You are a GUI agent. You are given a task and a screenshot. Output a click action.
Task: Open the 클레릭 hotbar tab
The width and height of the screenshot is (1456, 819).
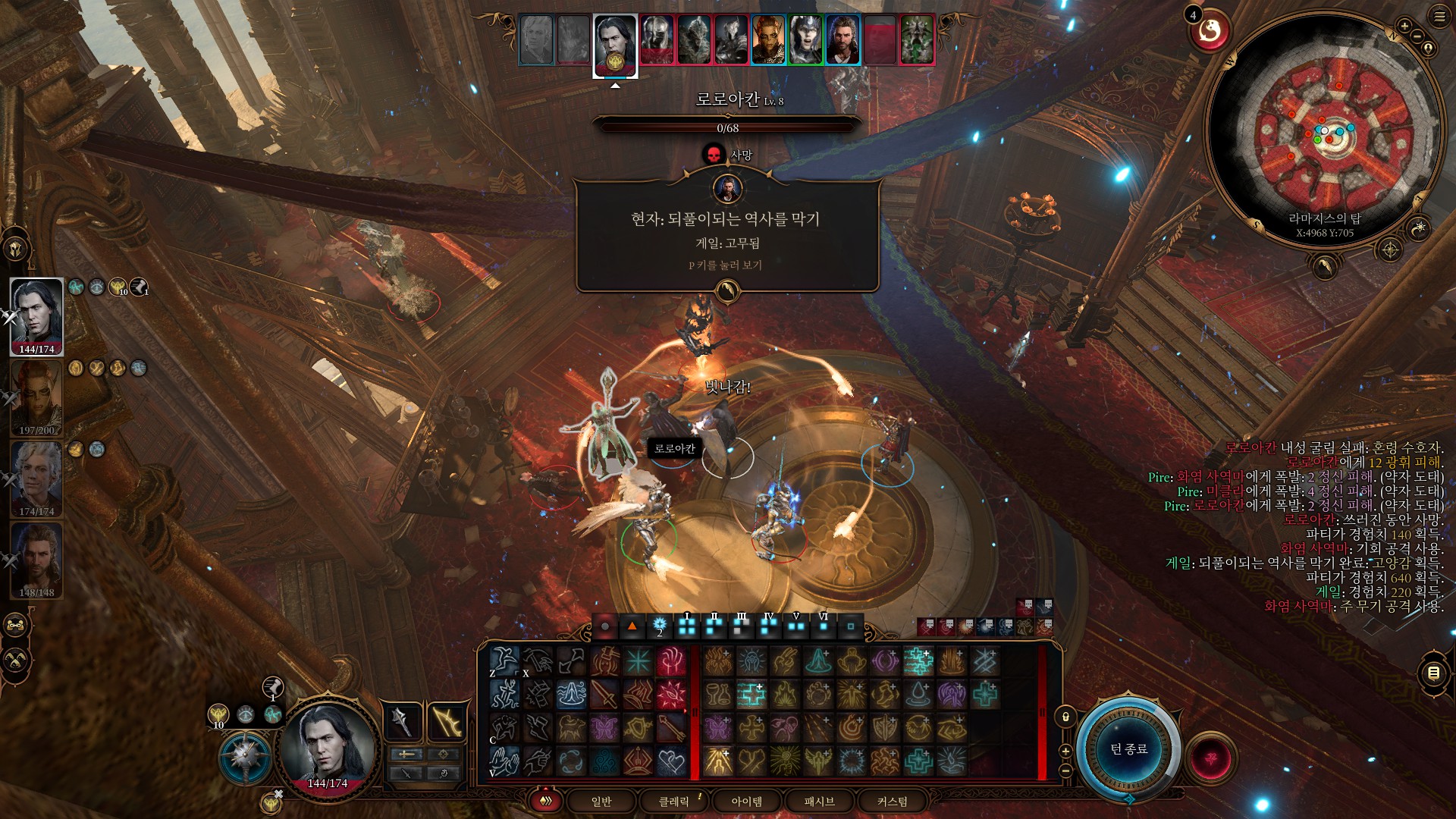[x=673, y=802]
